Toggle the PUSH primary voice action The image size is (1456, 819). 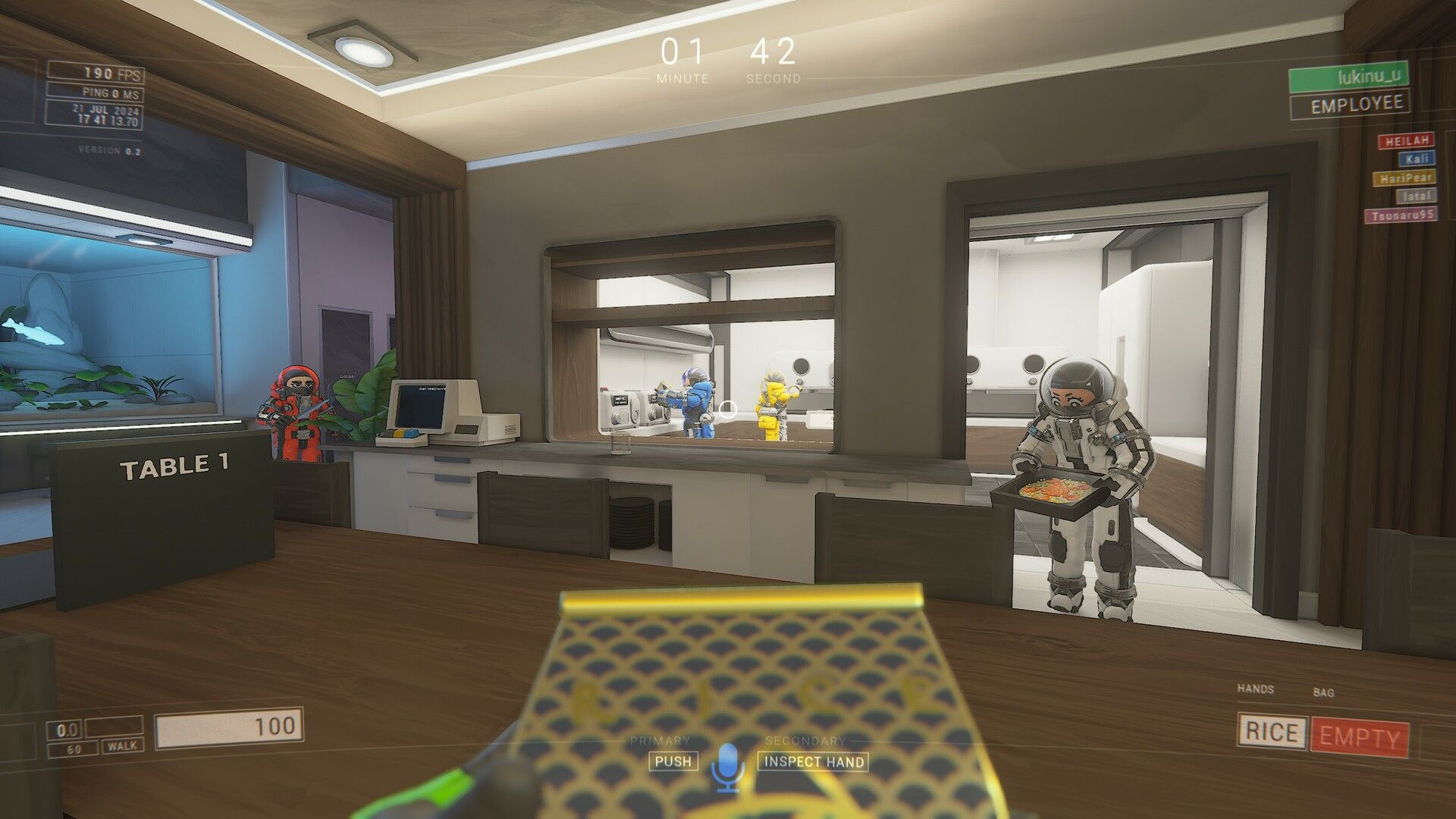[x=673, y=762]
